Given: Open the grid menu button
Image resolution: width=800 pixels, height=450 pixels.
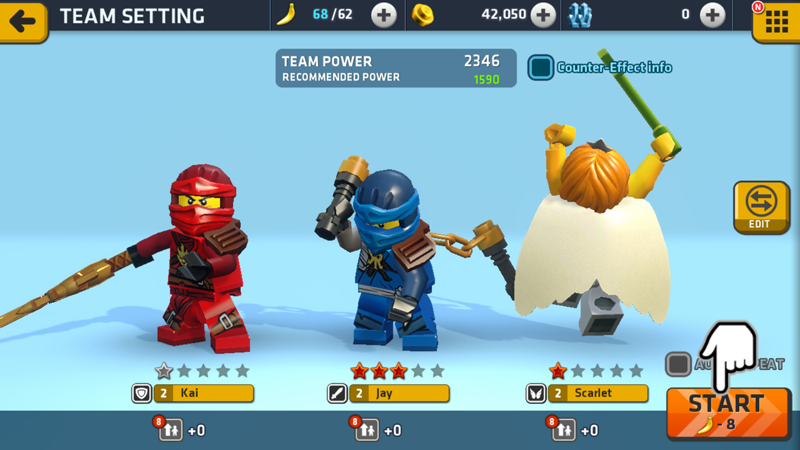Looking at the screenshot, I should [x=776, y=22].
